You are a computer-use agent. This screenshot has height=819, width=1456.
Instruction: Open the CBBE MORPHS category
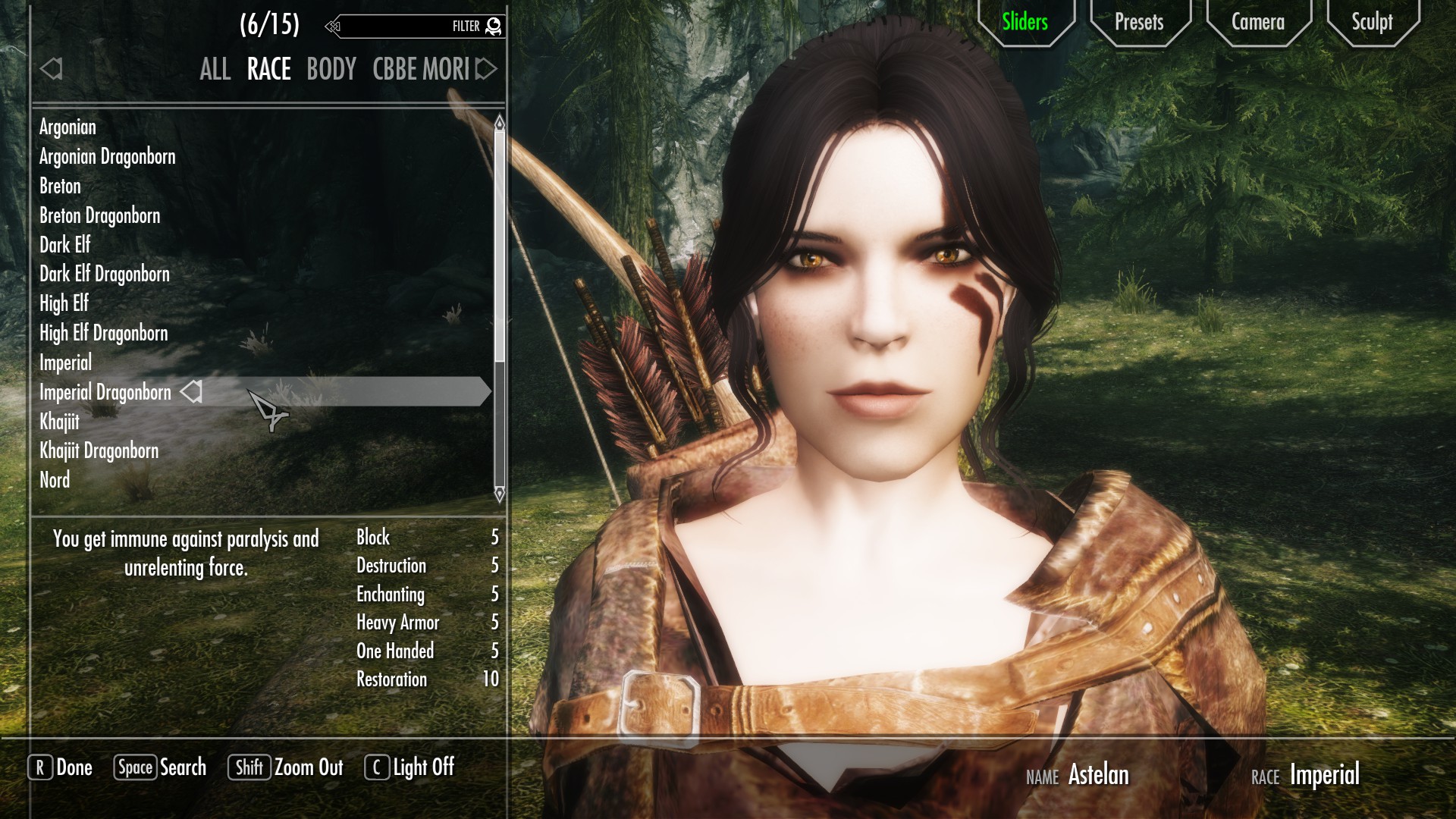pyautogui.click(x=421, y=70)
